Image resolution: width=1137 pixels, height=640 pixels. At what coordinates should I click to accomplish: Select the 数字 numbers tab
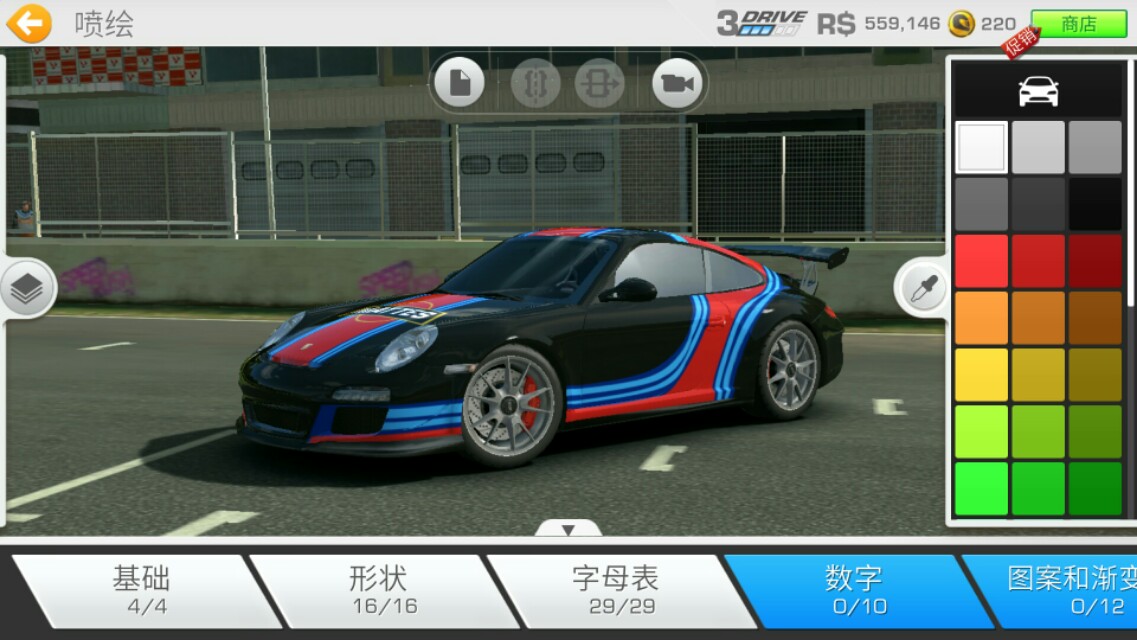[853, 590]
